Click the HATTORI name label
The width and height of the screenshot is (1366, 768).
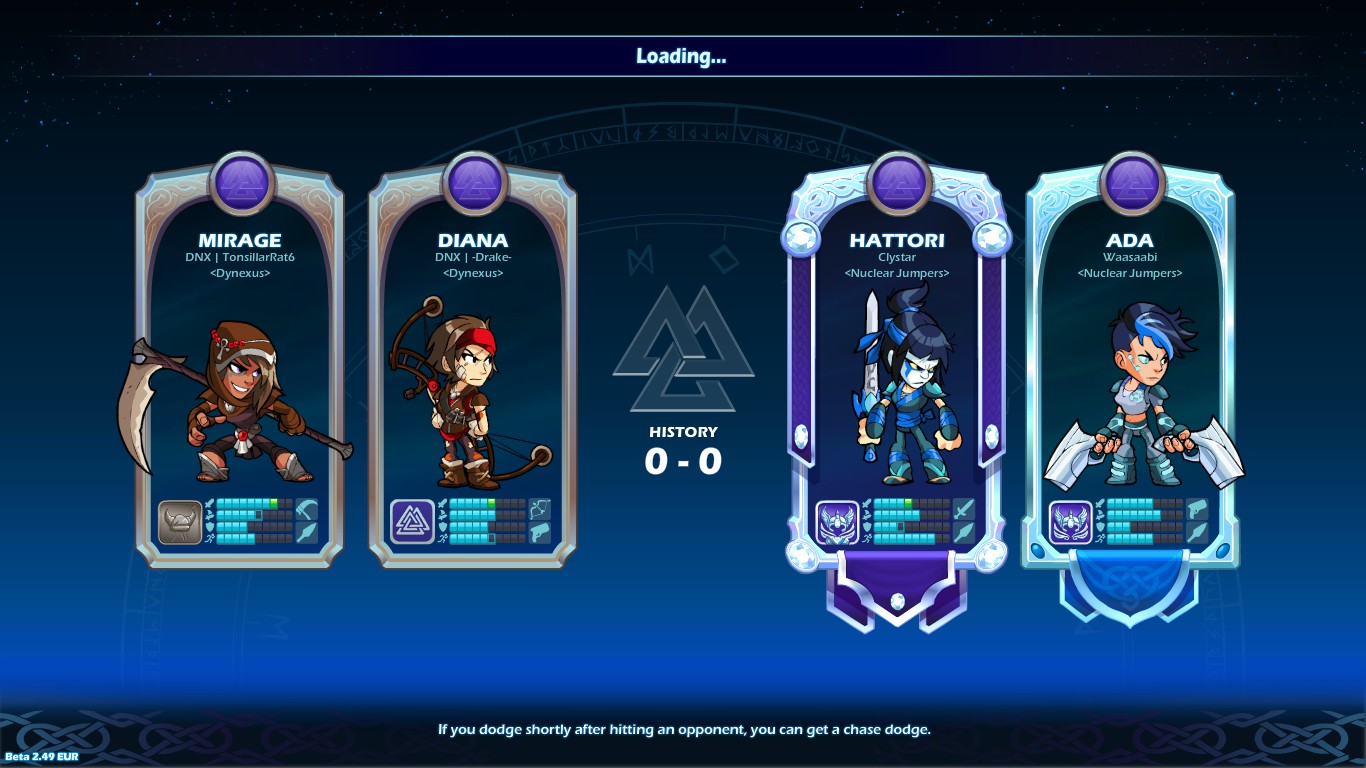click(897, 240)
